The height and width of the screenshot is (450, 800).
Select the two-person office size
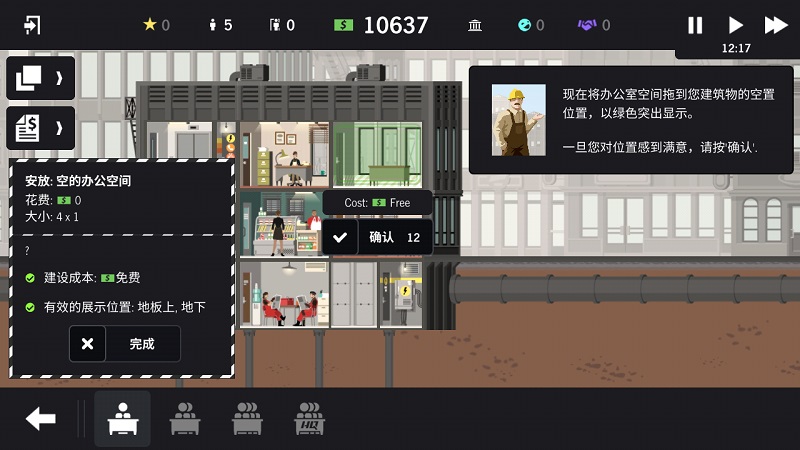click(184, 418)
